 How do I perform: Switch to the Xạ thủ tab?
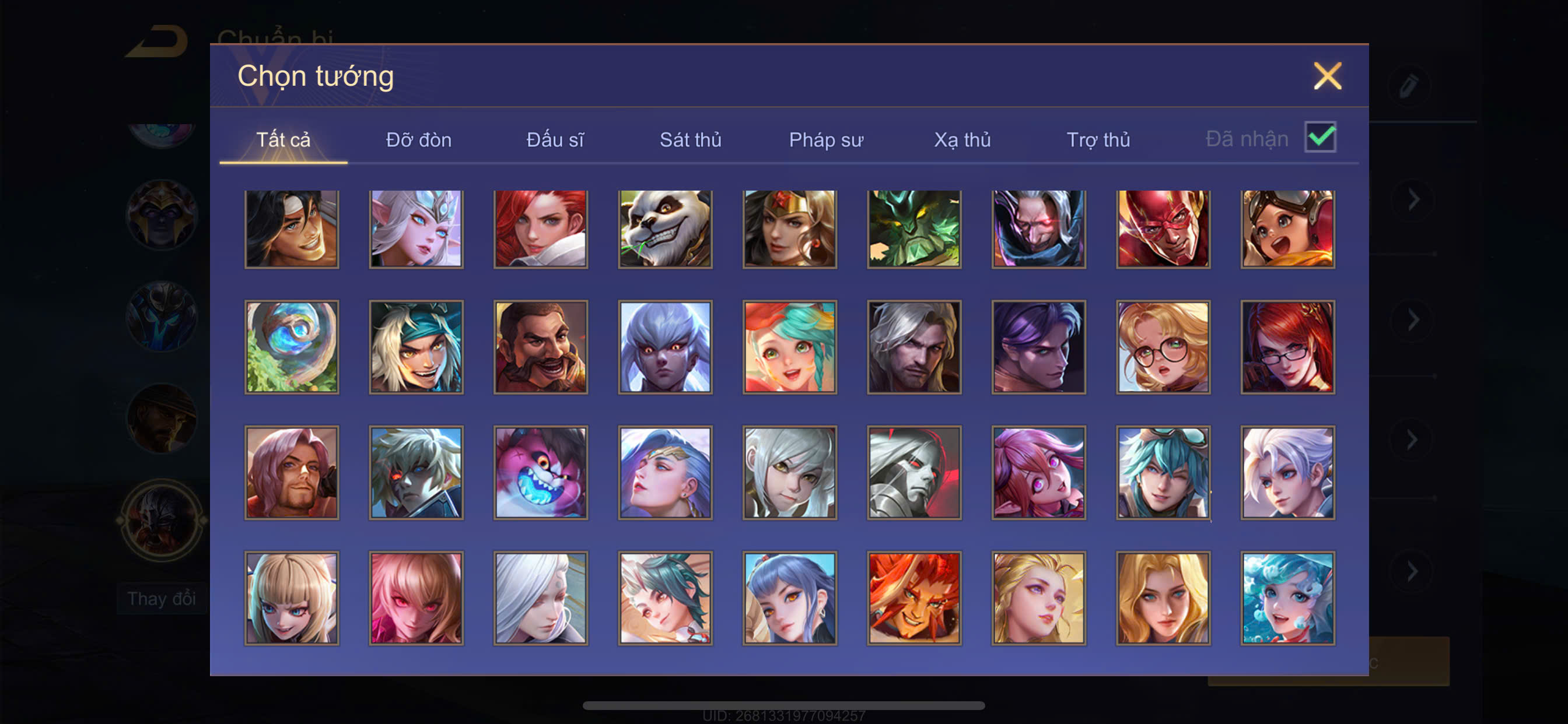[x=963, y=140]
